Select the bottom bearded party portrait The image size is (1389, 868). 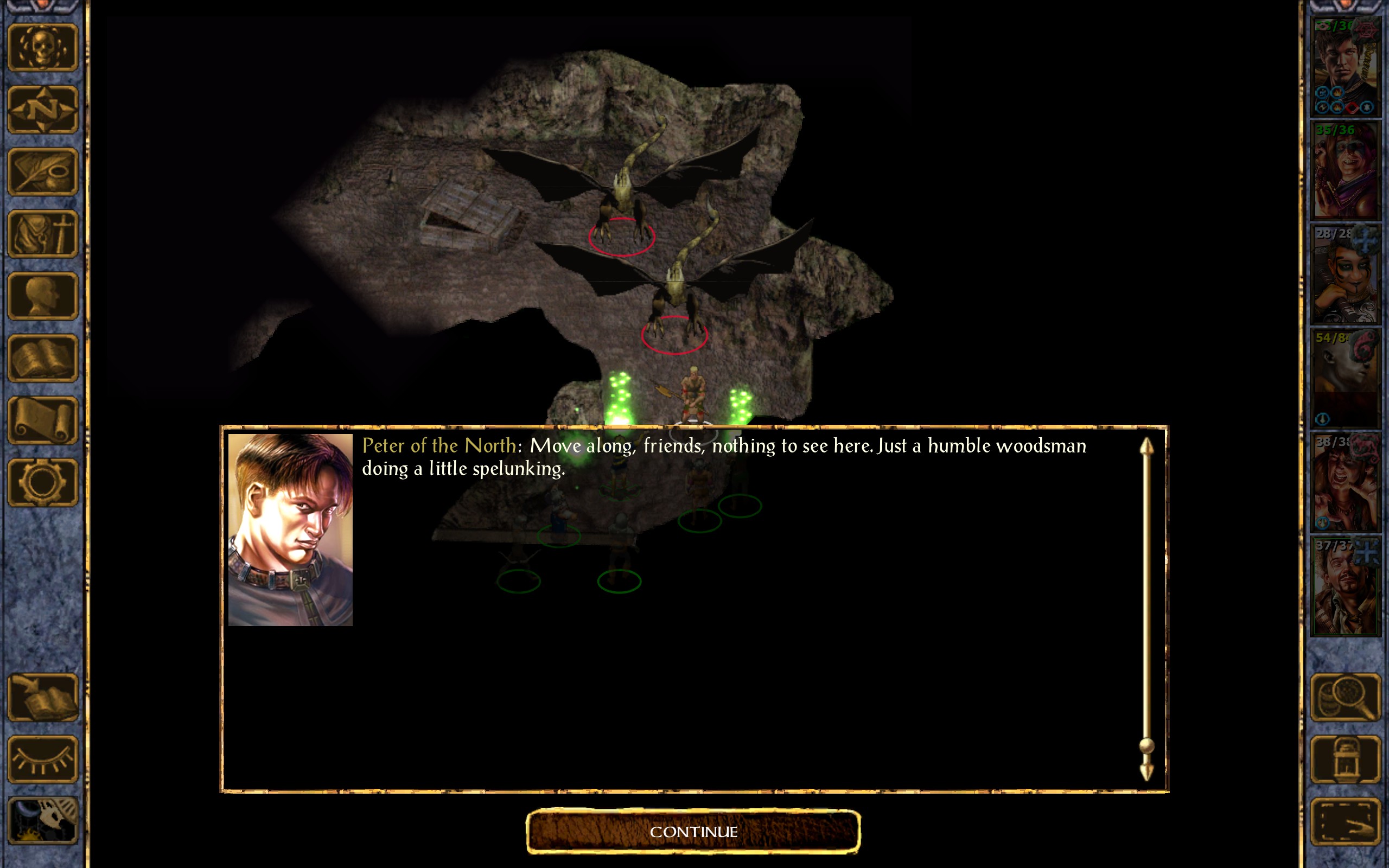coord(1345,586)
